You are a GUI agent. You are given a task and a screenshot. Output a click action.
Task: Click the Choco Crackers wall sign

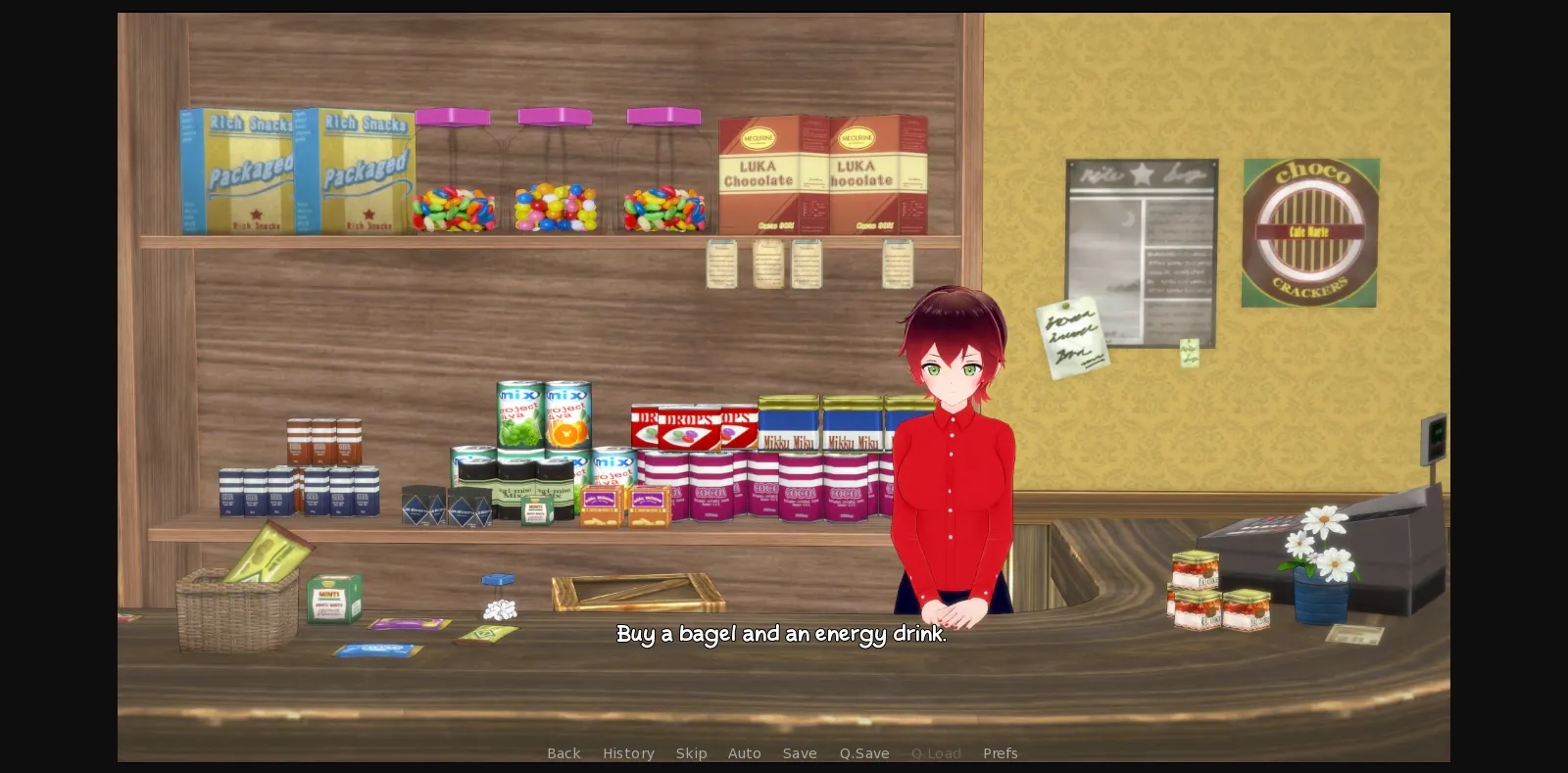point(1309,232)
